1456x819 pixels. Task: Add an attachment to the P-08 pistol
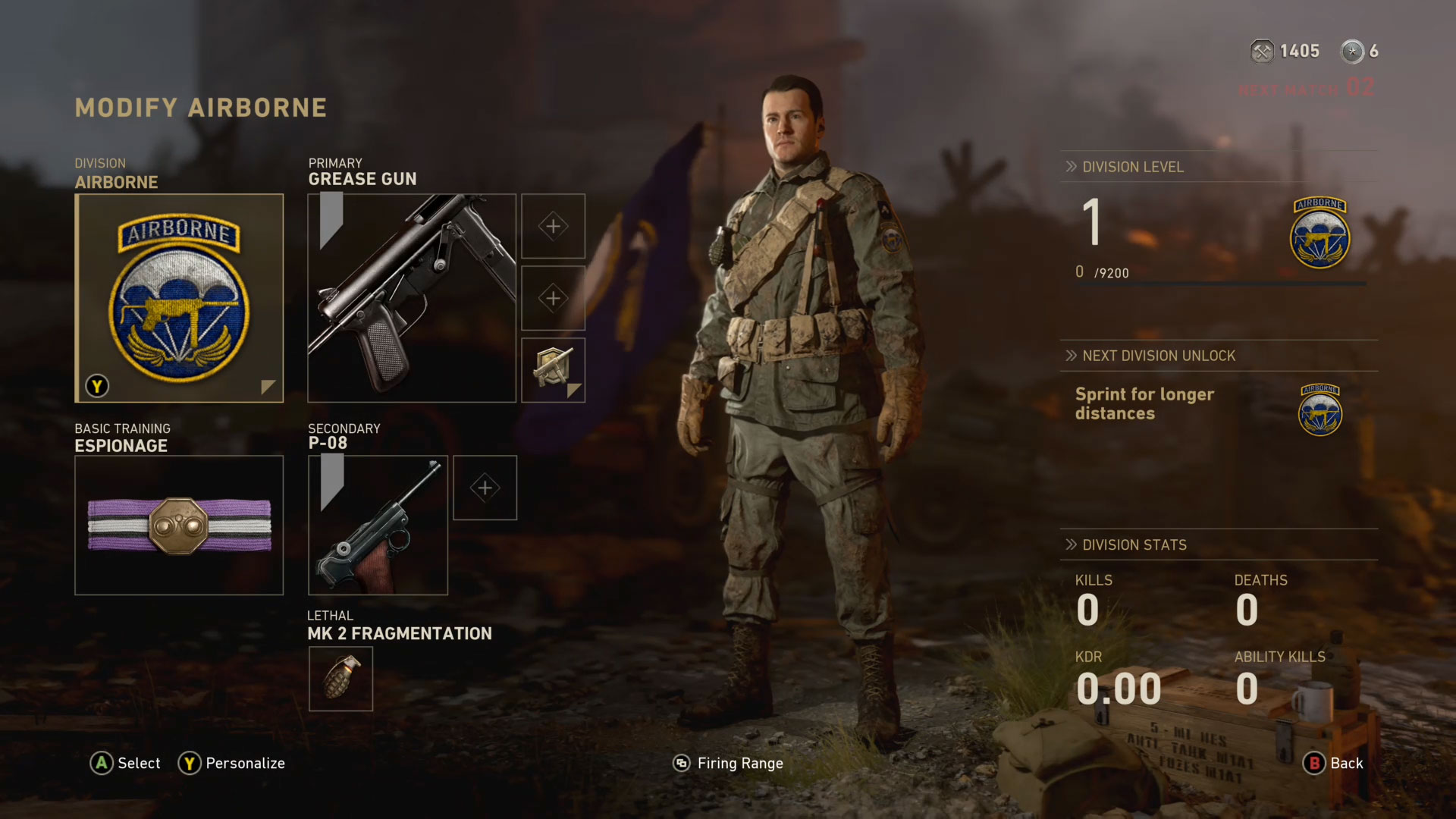pos(485,488)
